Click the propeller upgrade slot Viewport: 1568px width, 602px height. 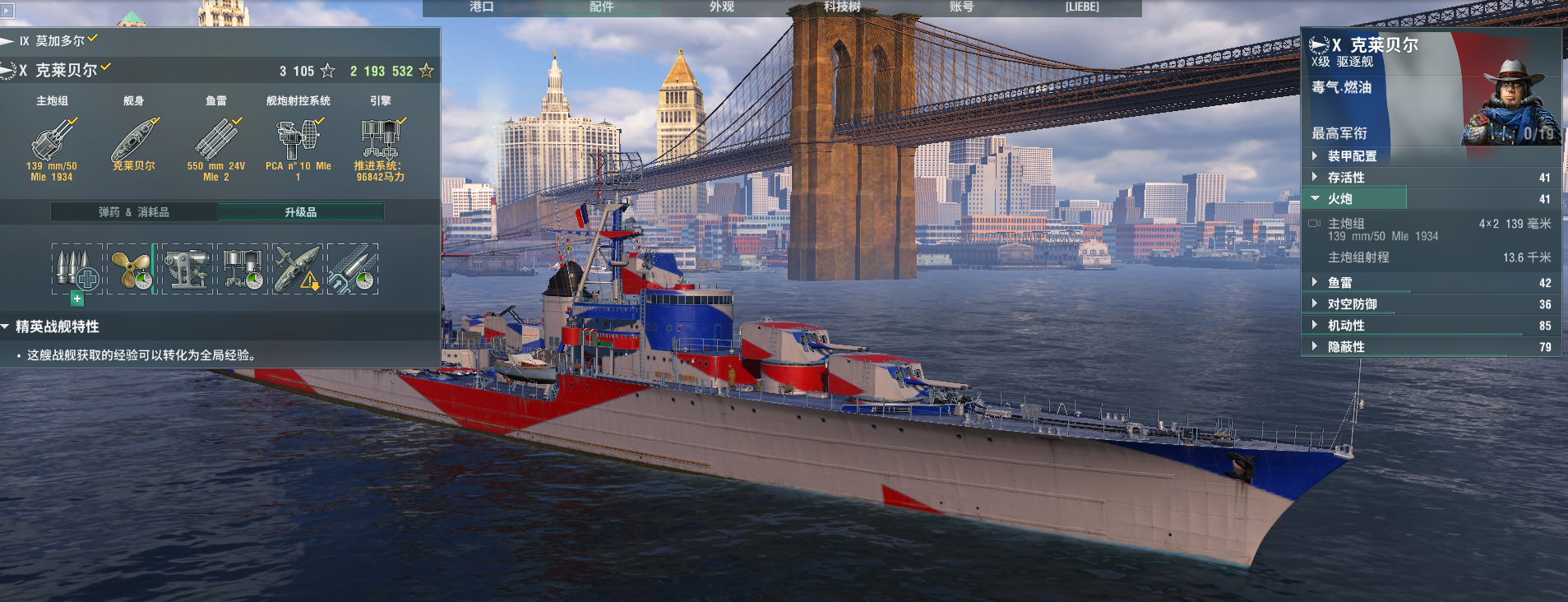point(131,269)
